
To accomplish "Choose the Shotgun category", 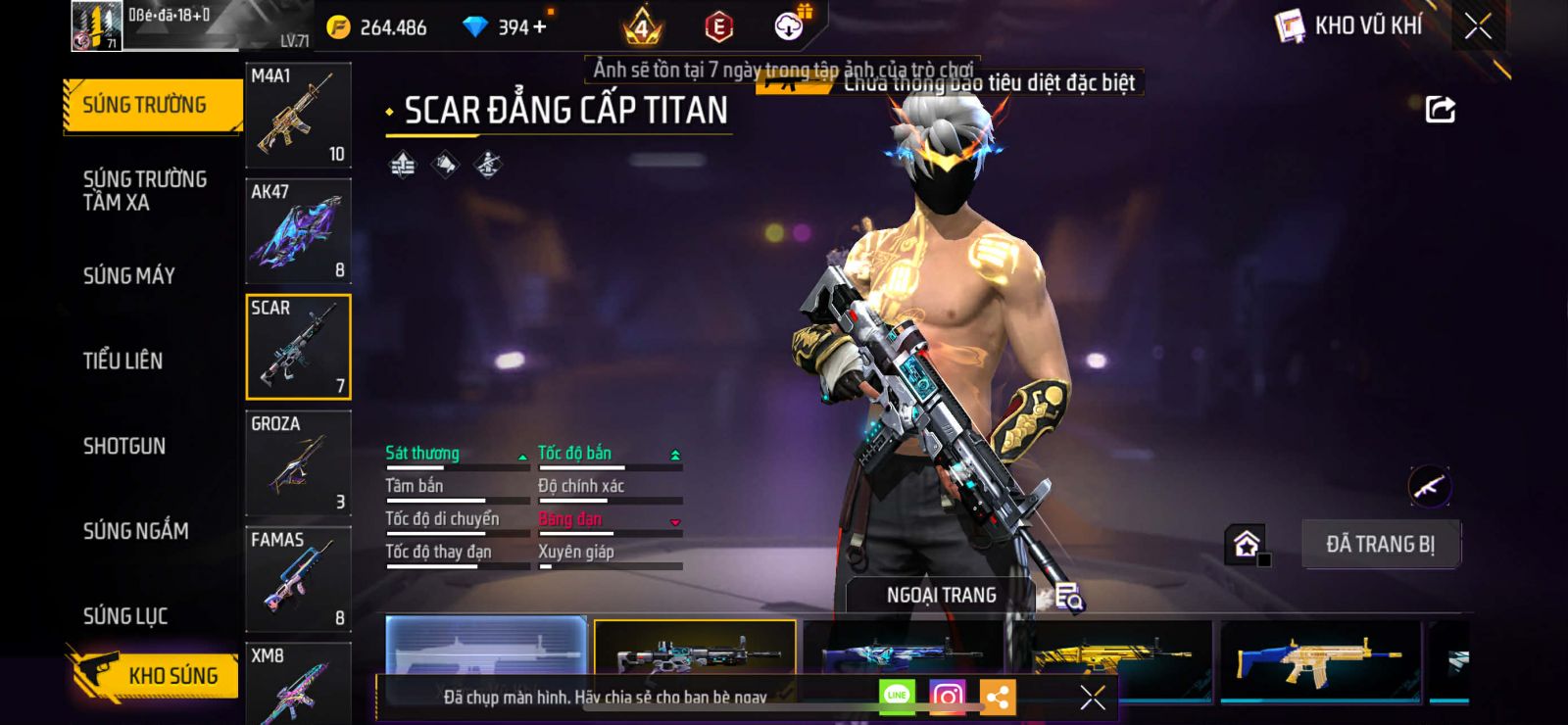I will [x=124, y=446].
